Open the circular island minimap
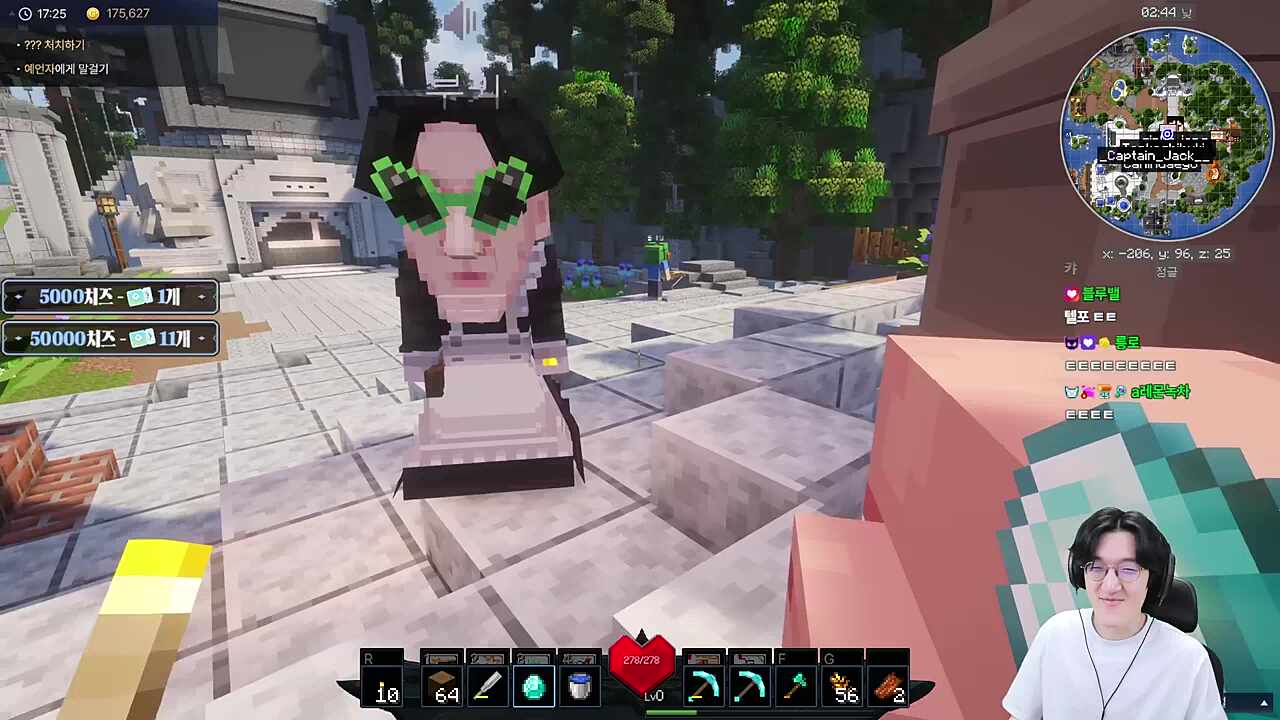The image size is (1280, 720). pos(1165,133)
